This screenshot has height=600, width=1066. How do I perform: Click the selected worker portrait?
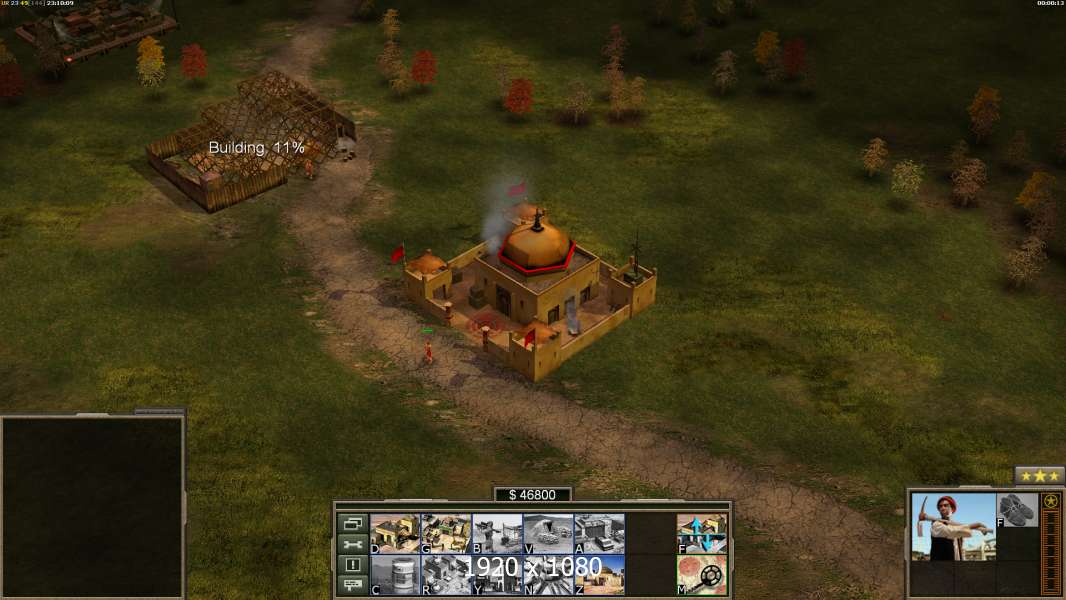(x=953, y=526)
